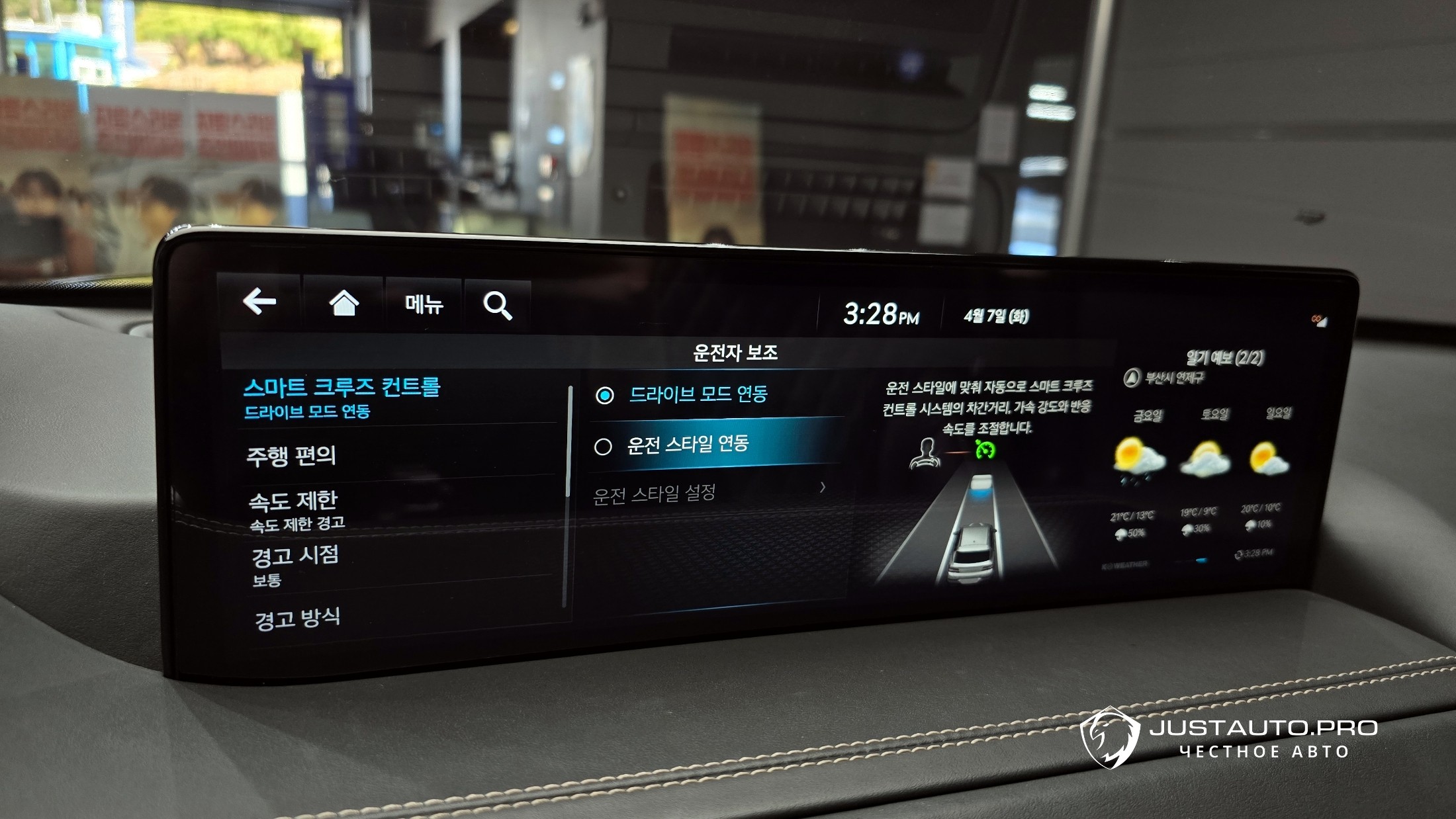Open the magnifier search

click(x=498, y=306)
